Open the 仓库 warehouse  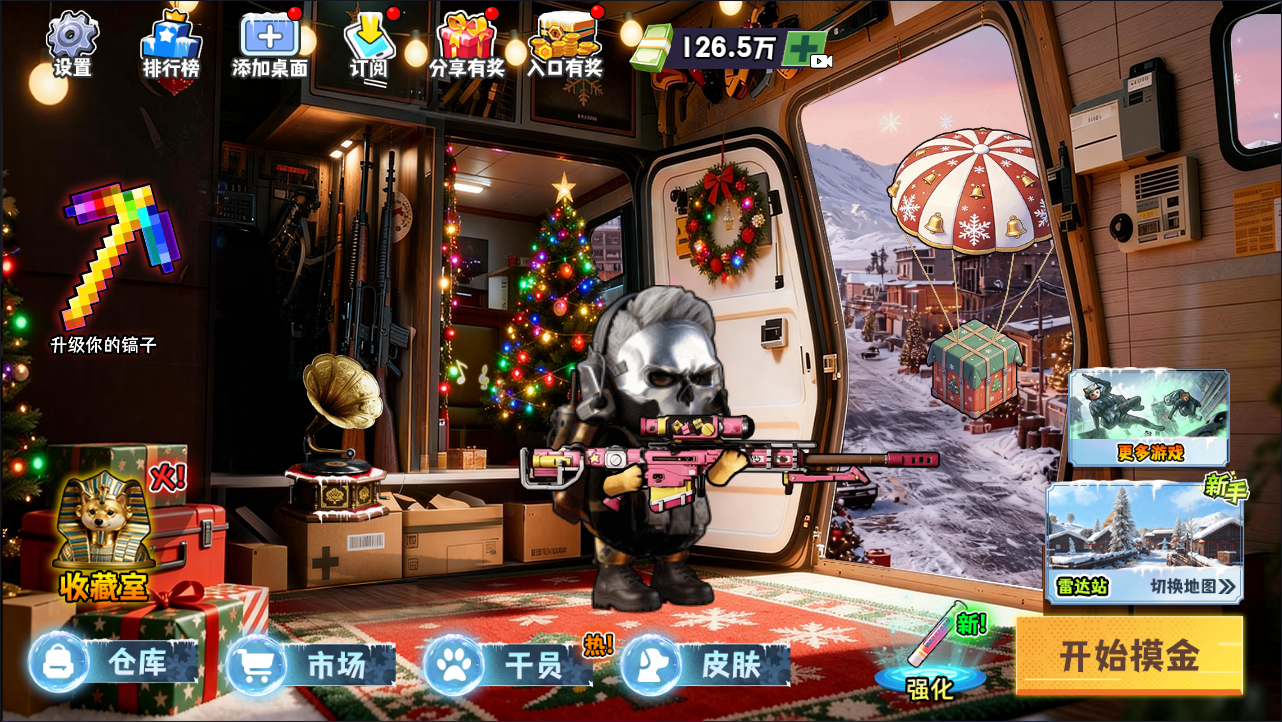tap(114, 664)
